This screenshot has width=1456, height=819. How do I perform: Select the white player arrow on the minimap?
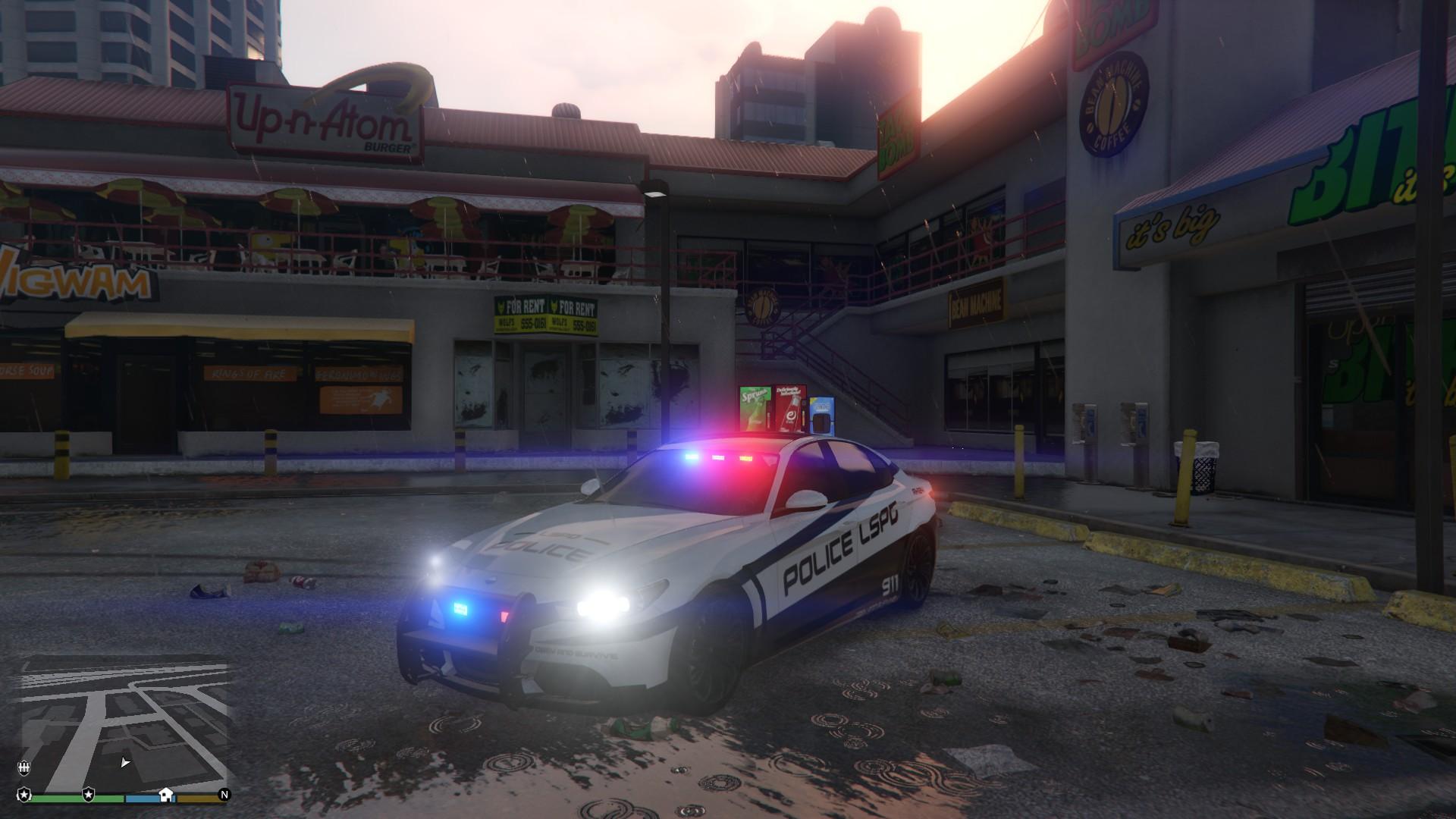124,762
